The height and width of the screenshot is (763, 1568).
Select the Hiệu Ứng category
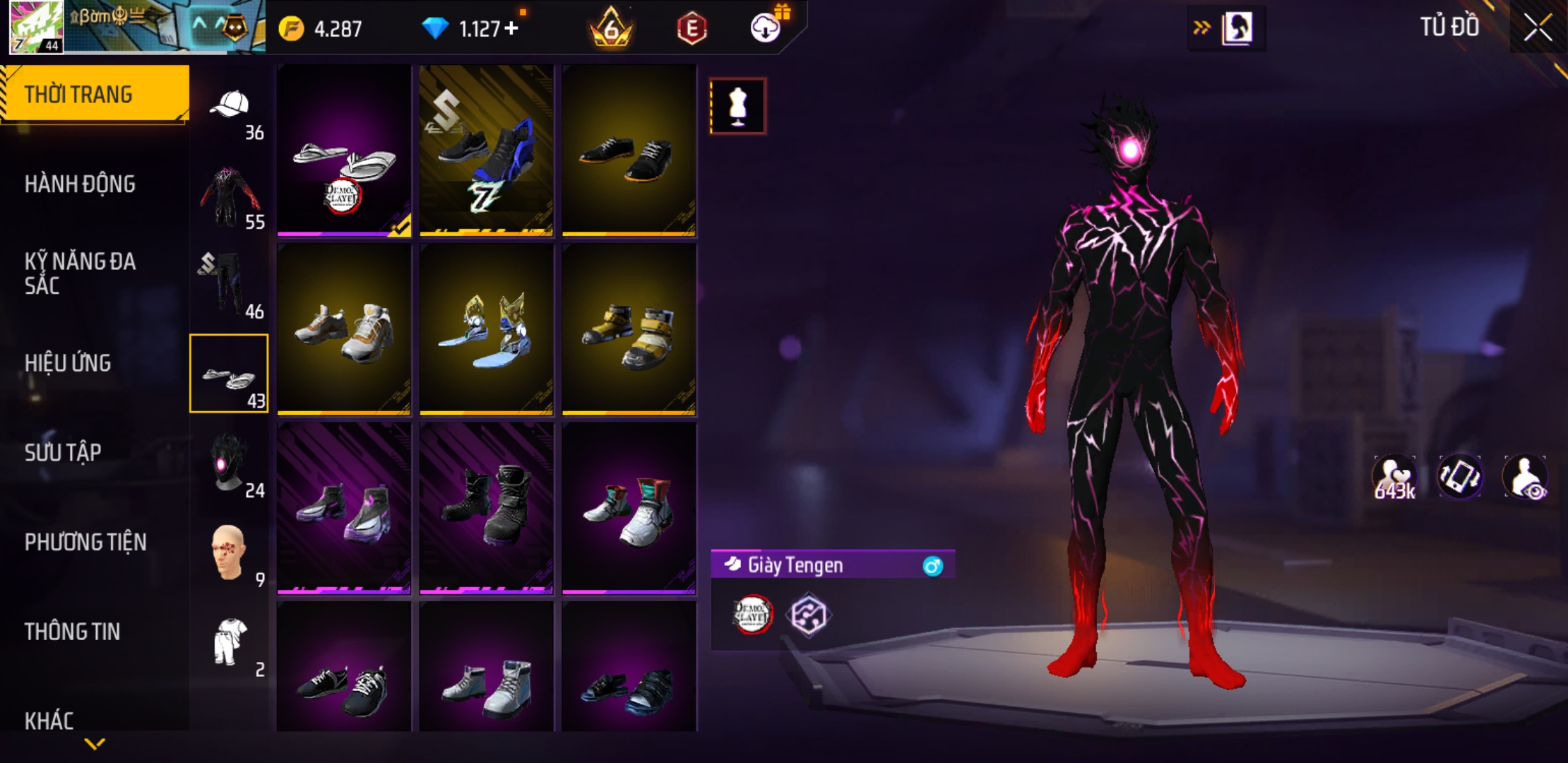coord(68,363)
